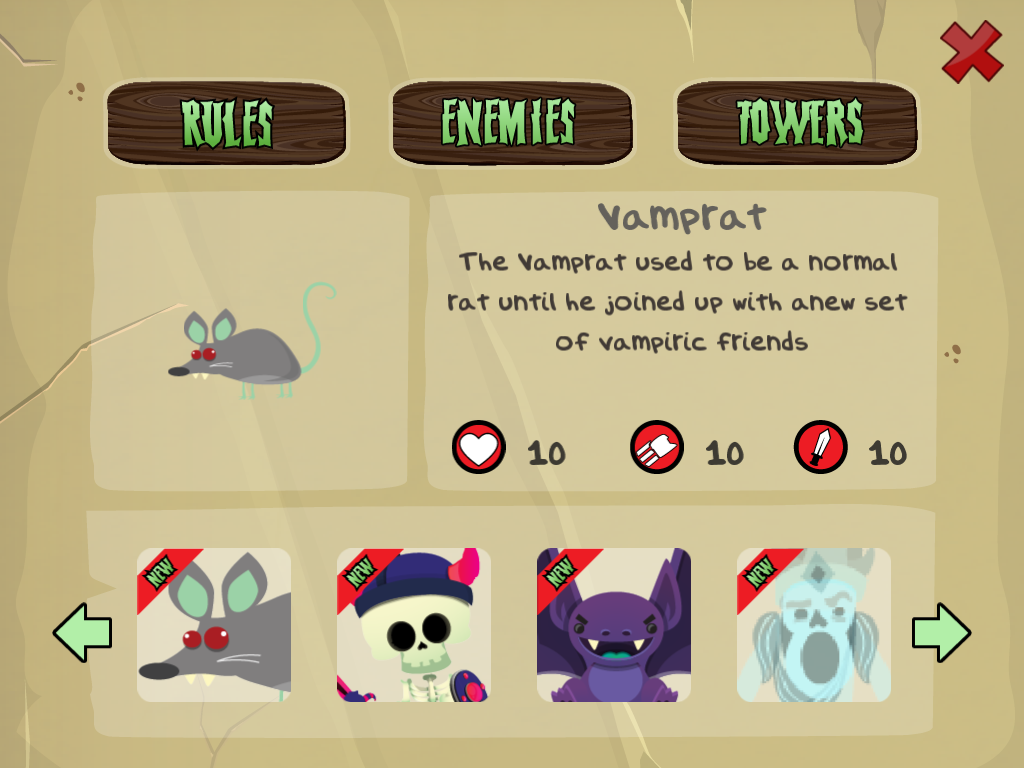Switch to the Rules tab
The width and height of the screenshot is (1024, 768).
(x=227, y=123)
